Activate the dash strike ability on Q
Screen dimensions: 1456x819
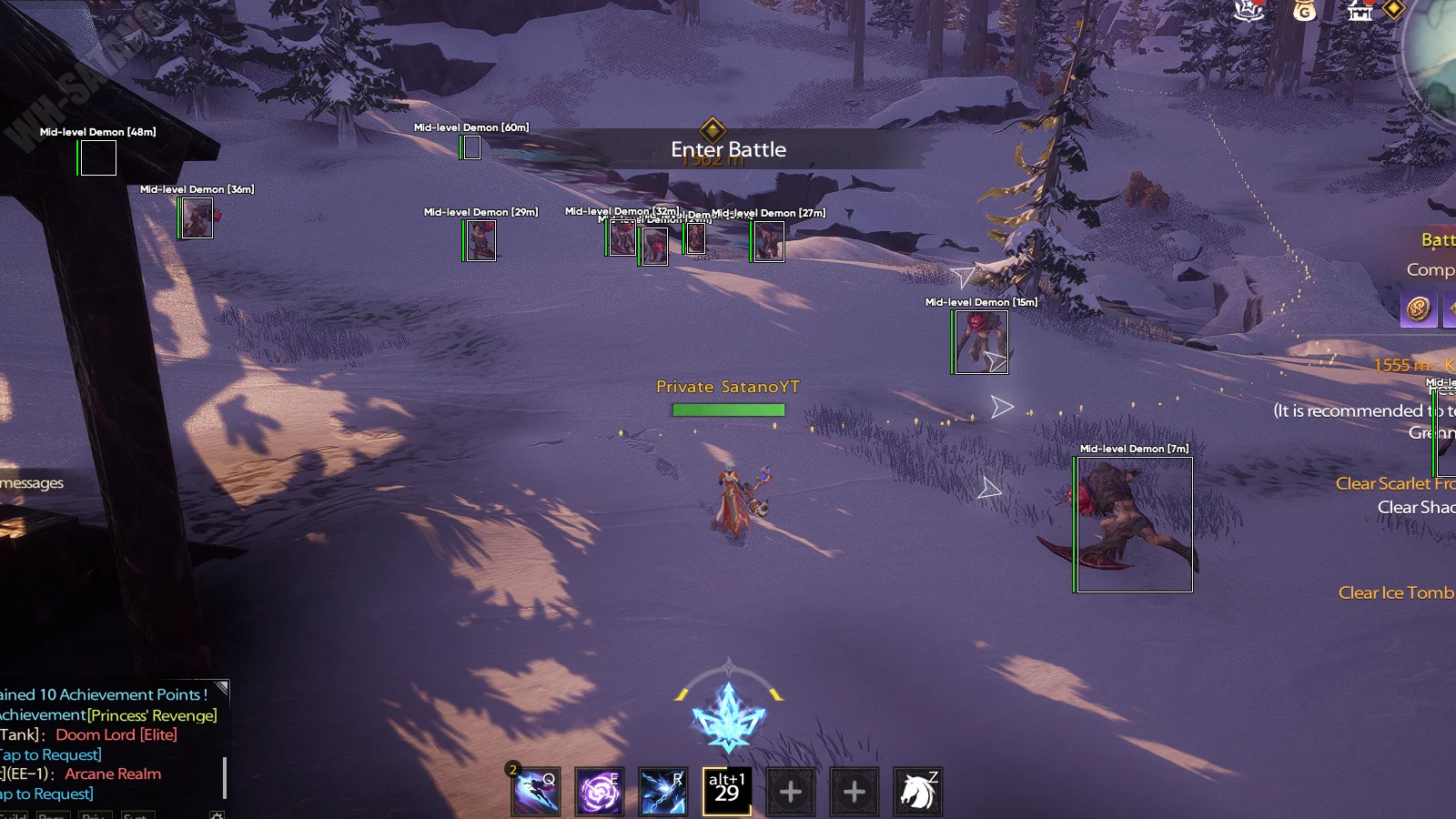pyautogui.click(x=536, y=792)
